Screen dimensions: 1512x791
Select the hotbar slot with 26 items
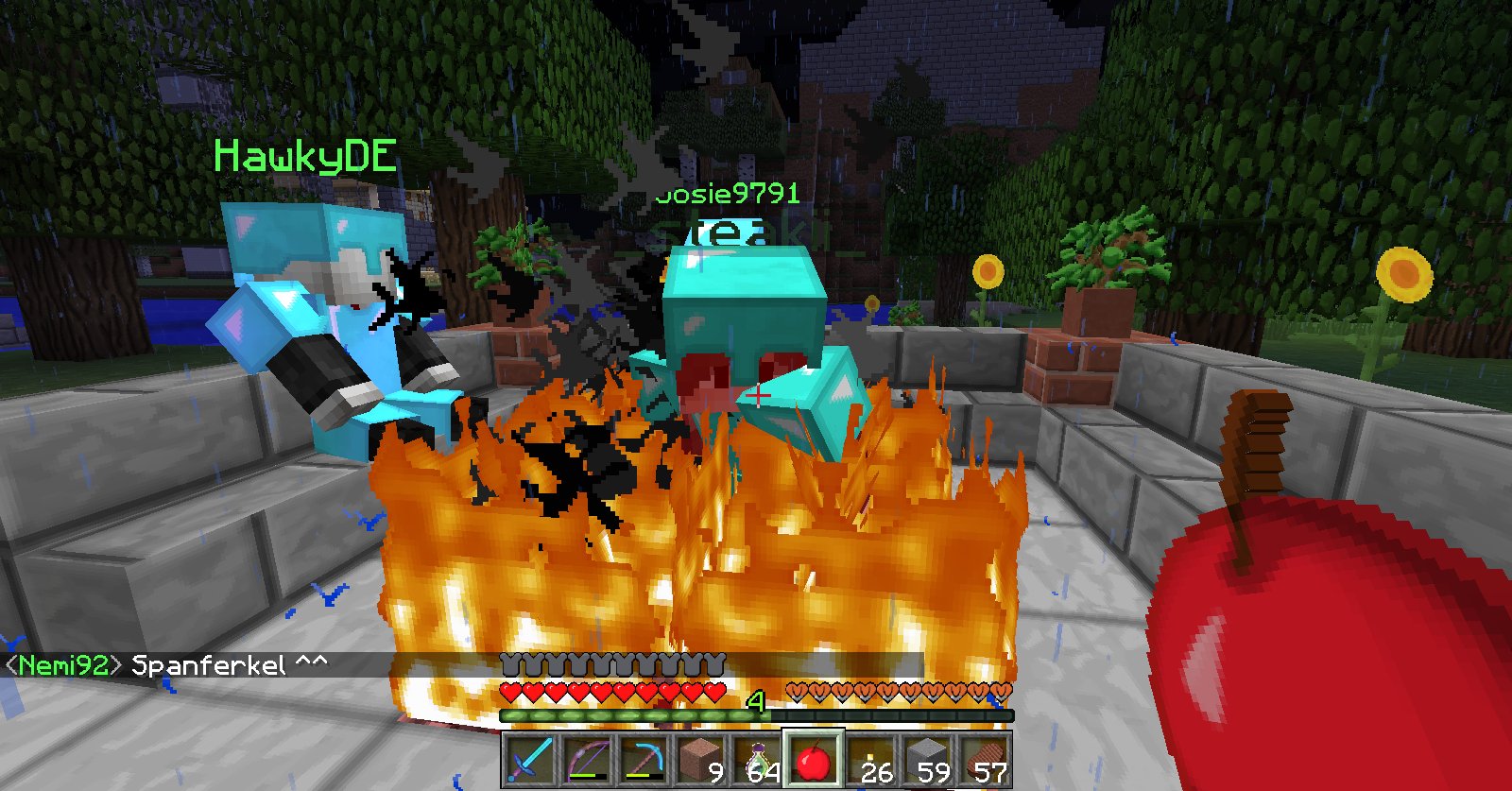870,759
